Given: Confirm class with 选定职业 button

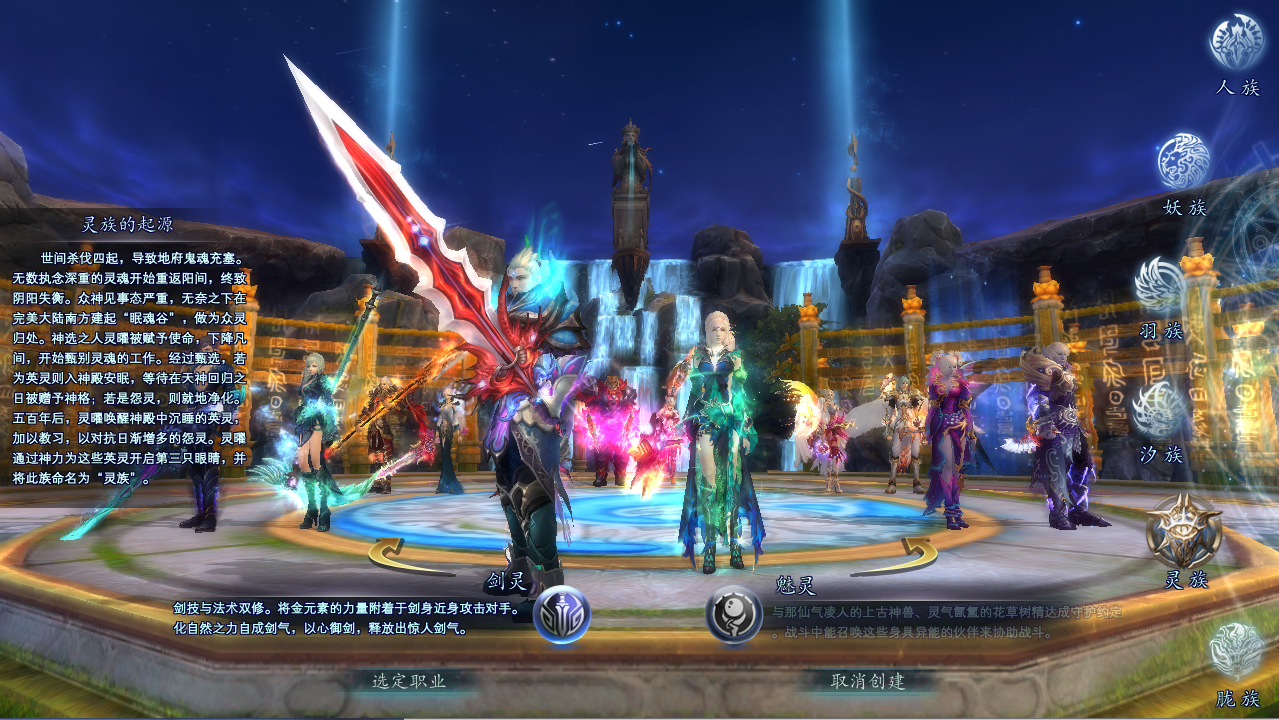Looking at the screenshot, I should 409,681.
